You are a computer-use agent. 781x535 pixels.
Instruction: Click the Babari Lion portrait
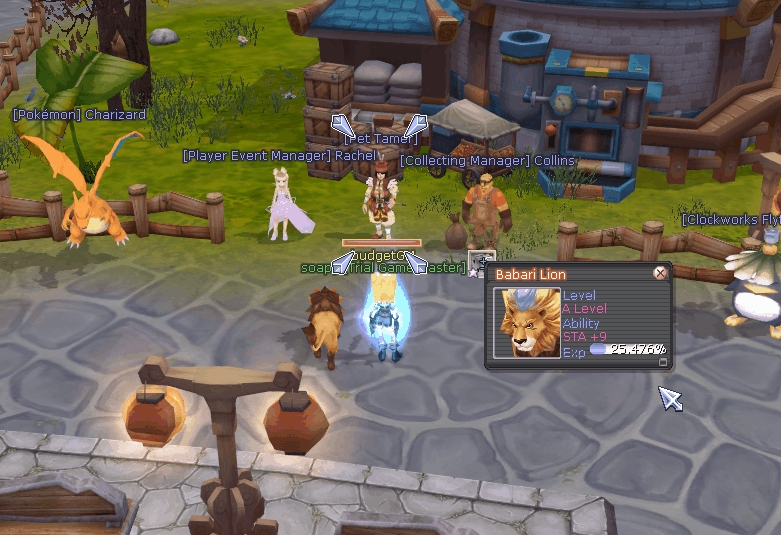point(527,322)
